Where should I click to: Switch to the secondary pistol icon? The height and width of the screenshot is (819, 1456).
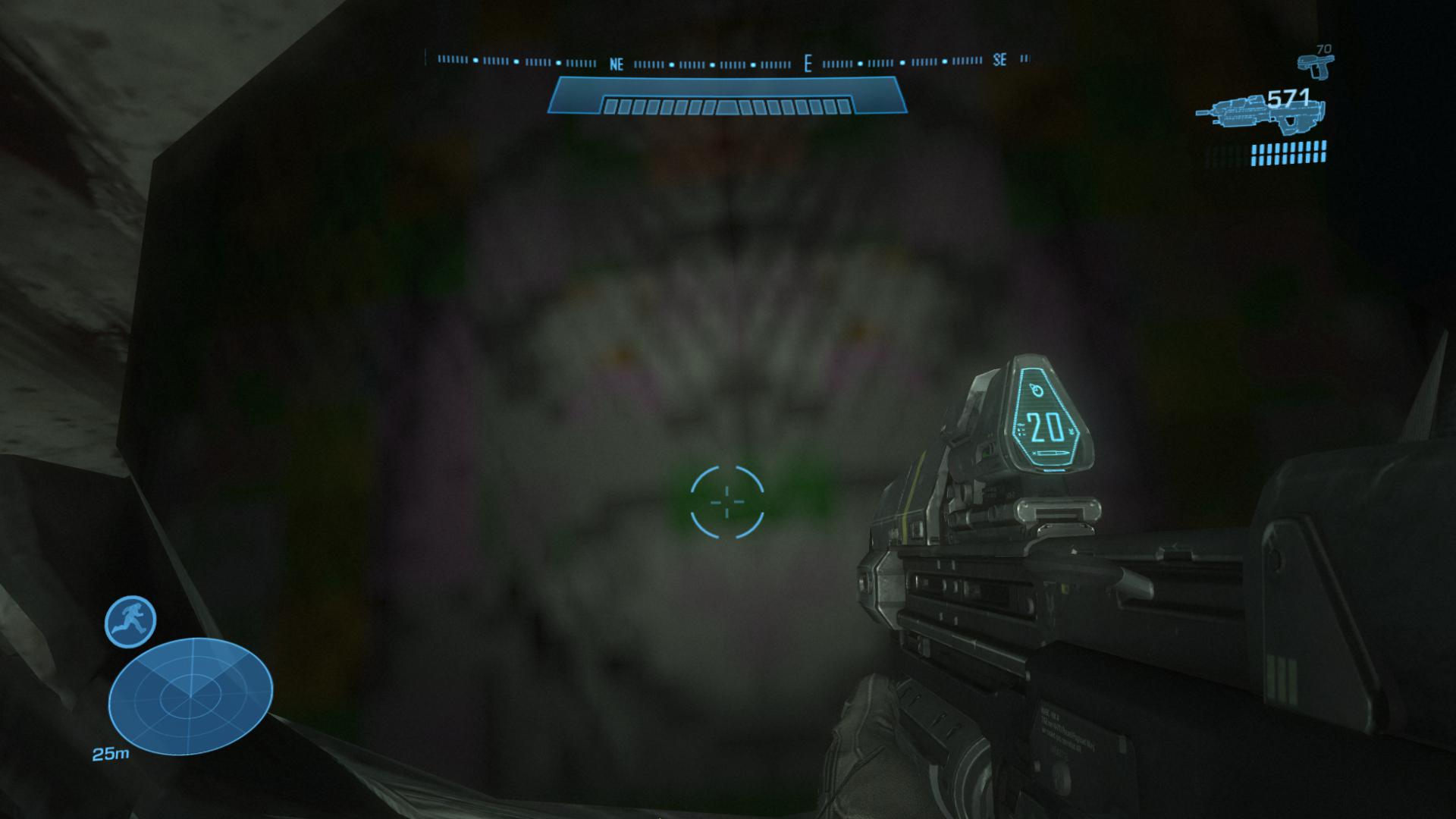click(1315, 65)
